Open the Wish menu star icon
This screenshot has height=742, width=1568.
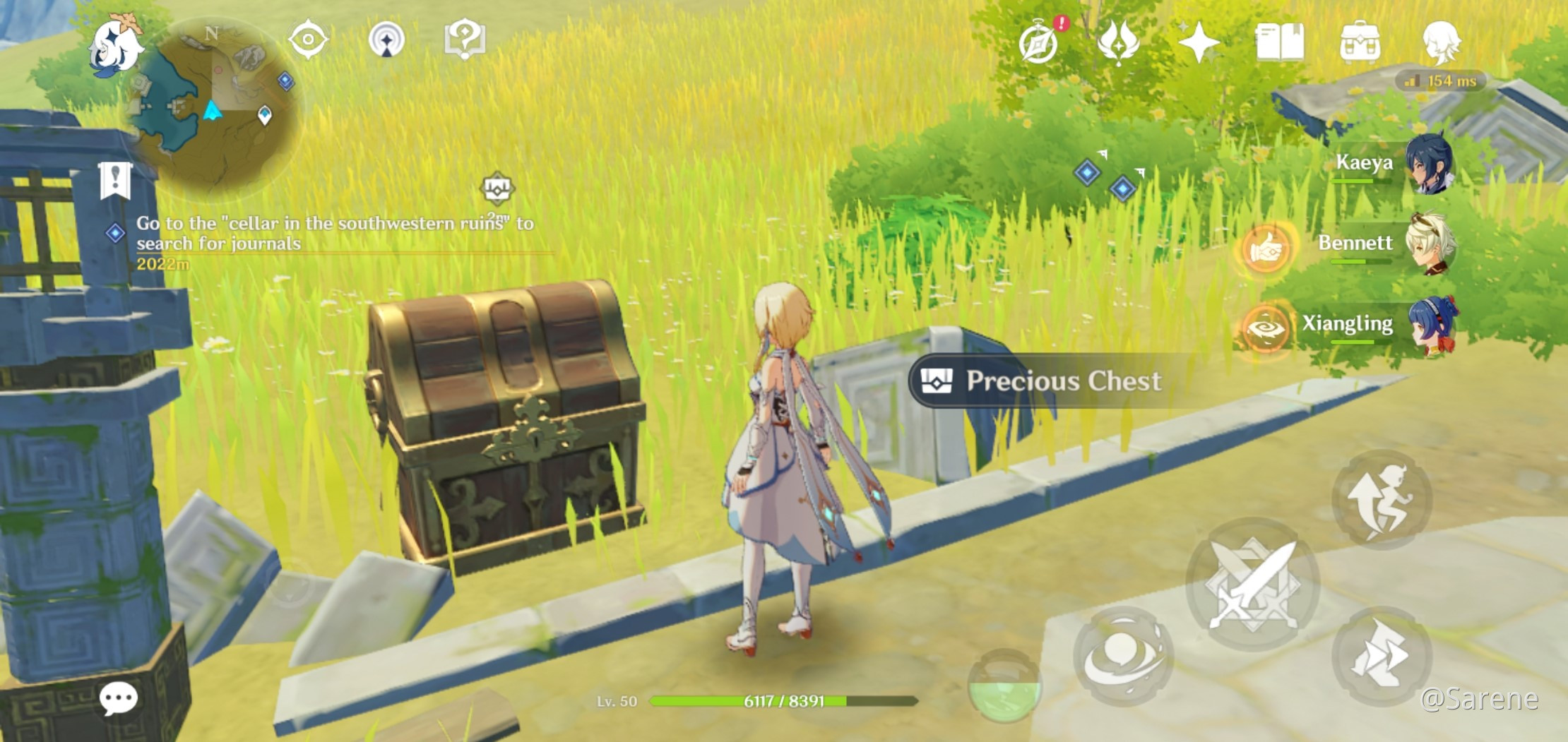(x=1200, y=44)
